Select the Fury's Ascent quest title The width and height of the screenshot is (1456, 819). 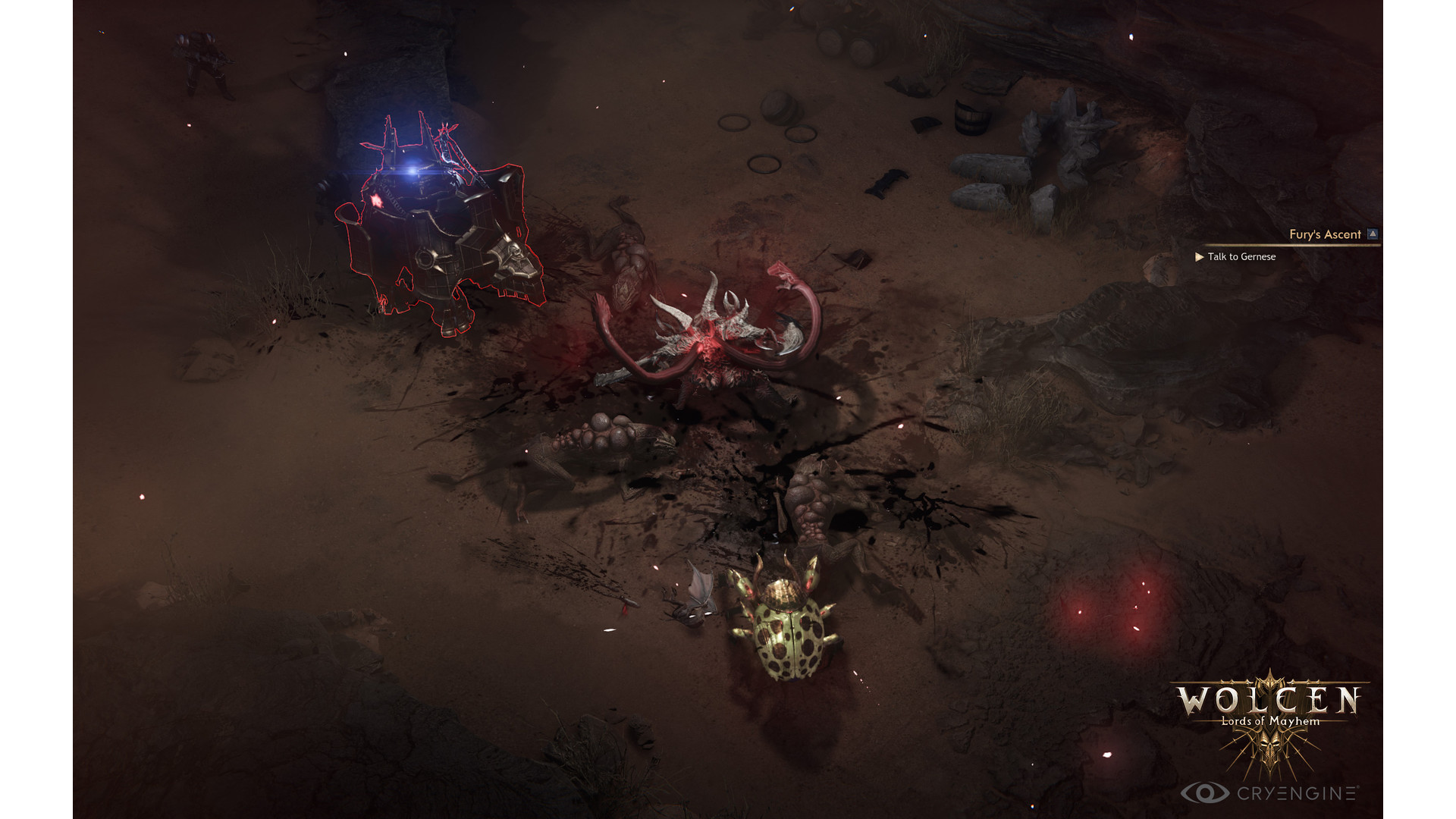1325,234
